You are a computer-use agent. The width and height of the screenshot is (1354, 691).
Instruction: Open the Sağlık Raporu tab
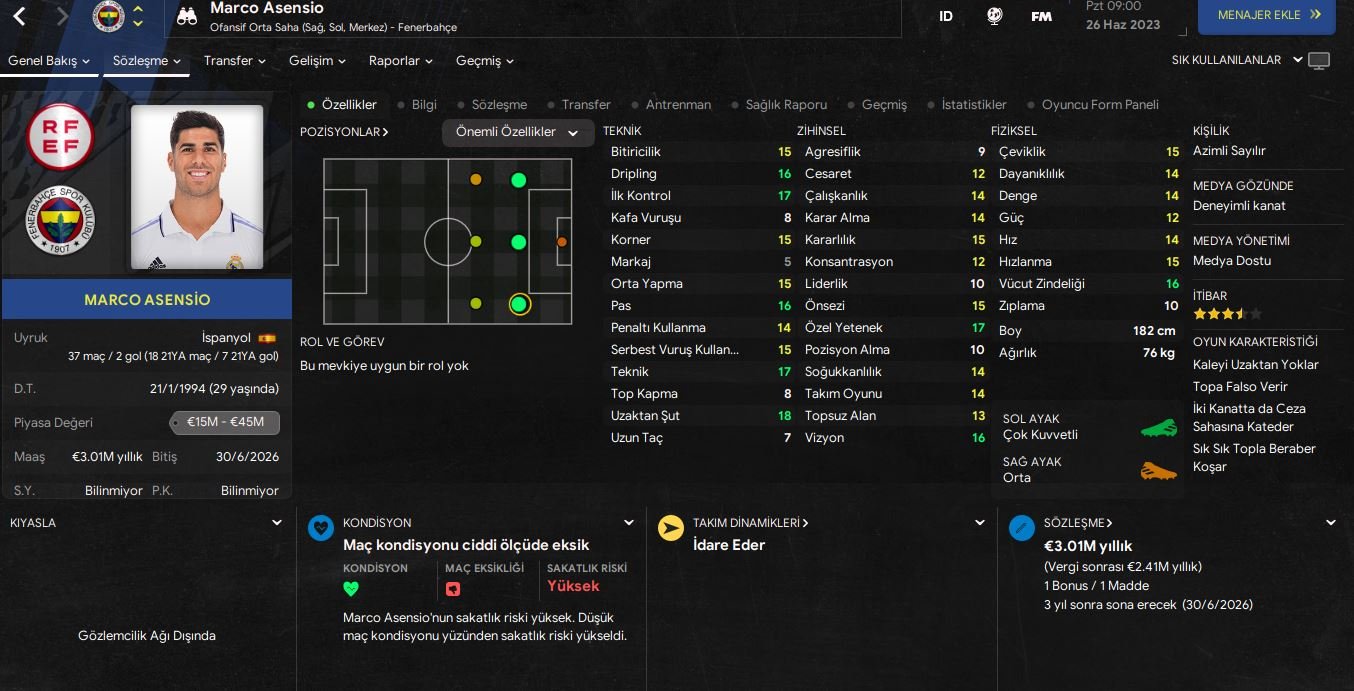coord(786,105)
